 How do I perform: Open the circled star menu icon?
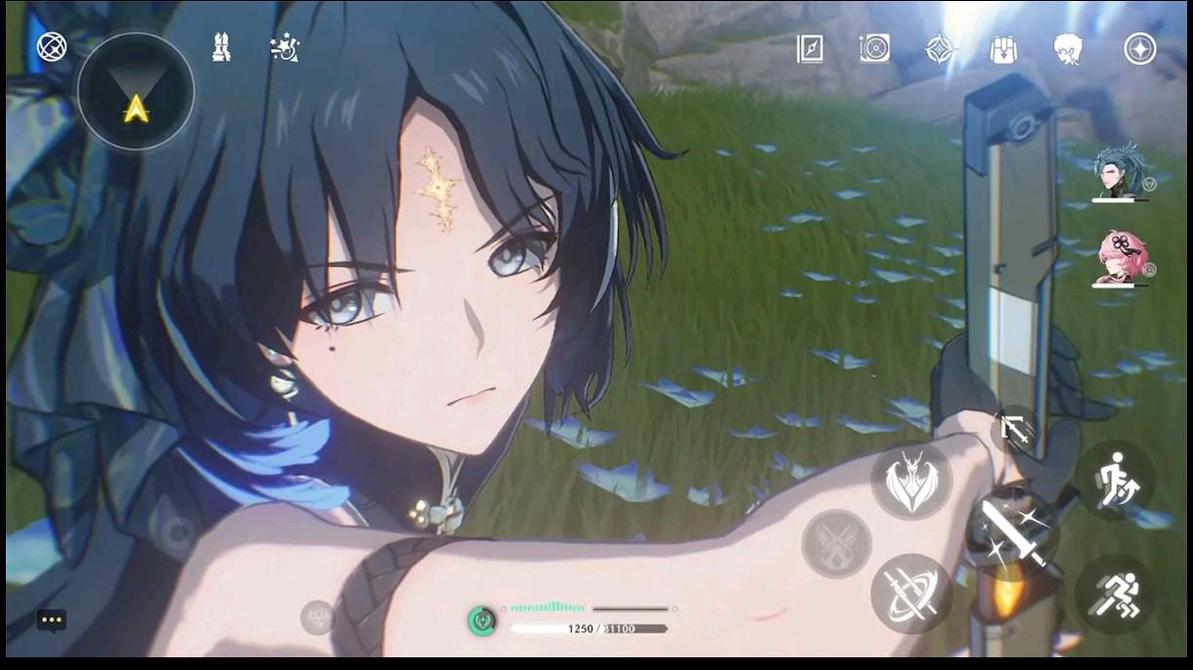tap(1140, 49)
